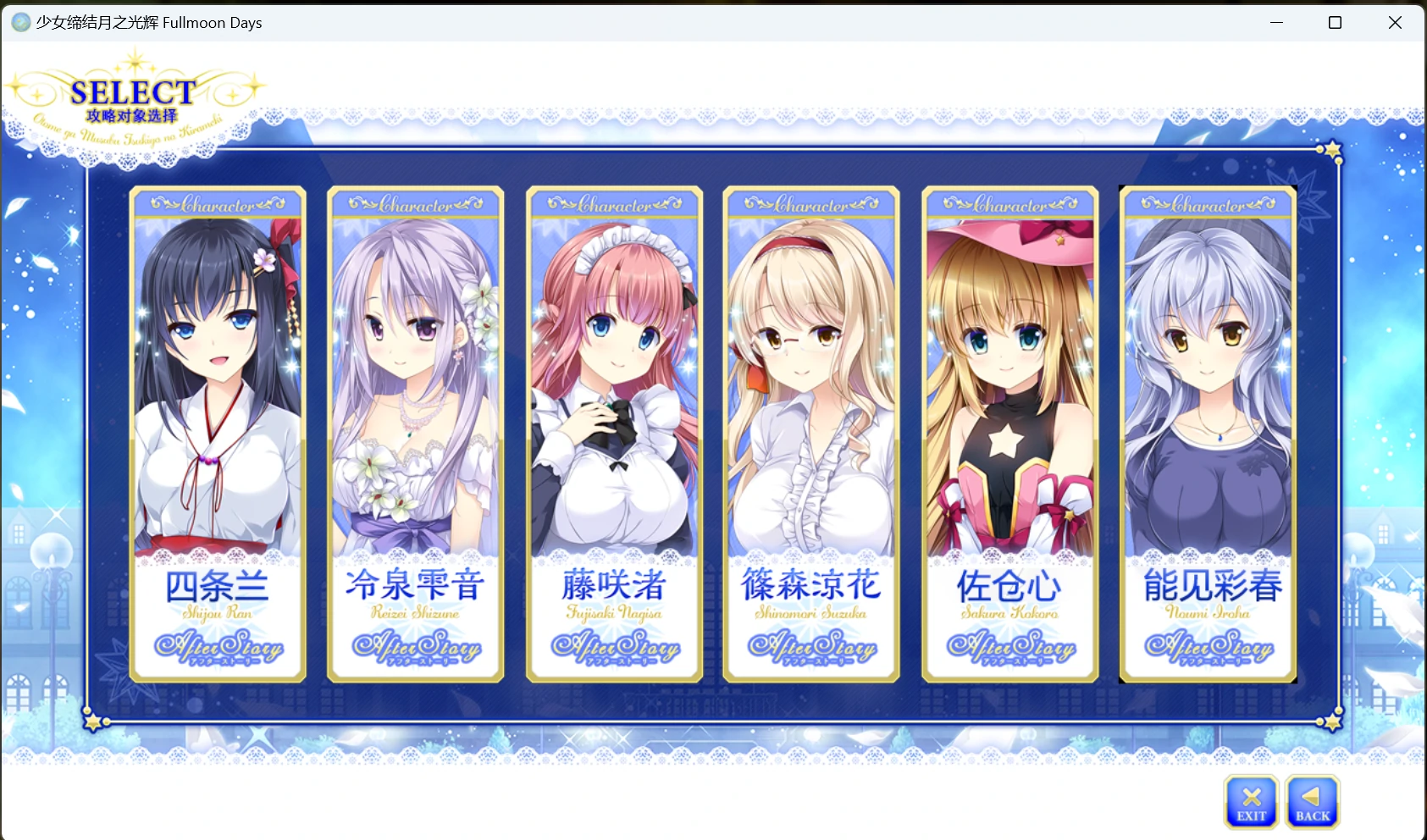
Task: Select the Shijou Ran character card
Action: tap(218, 381)
